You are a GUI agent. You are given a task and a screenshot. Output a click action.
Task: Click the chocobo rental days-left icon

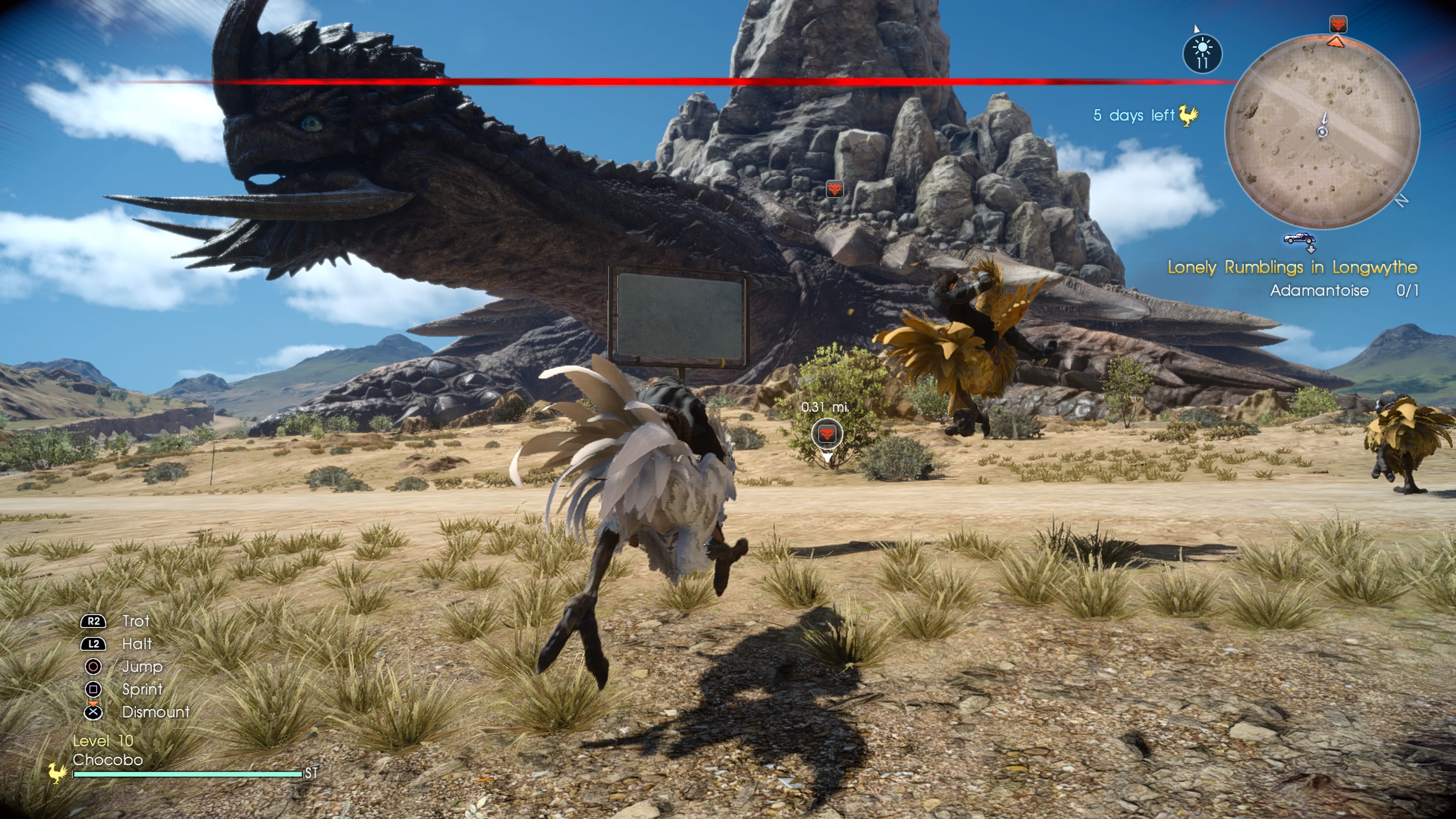tap(1188, 116)
